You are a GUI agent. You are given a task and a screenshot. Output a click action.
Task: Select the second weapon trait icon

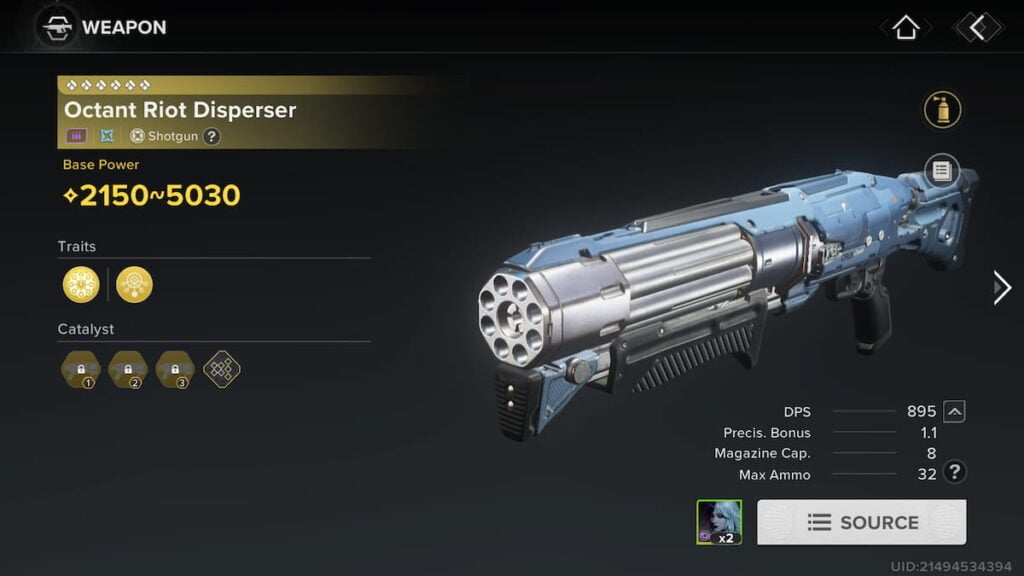coord(134,284)
